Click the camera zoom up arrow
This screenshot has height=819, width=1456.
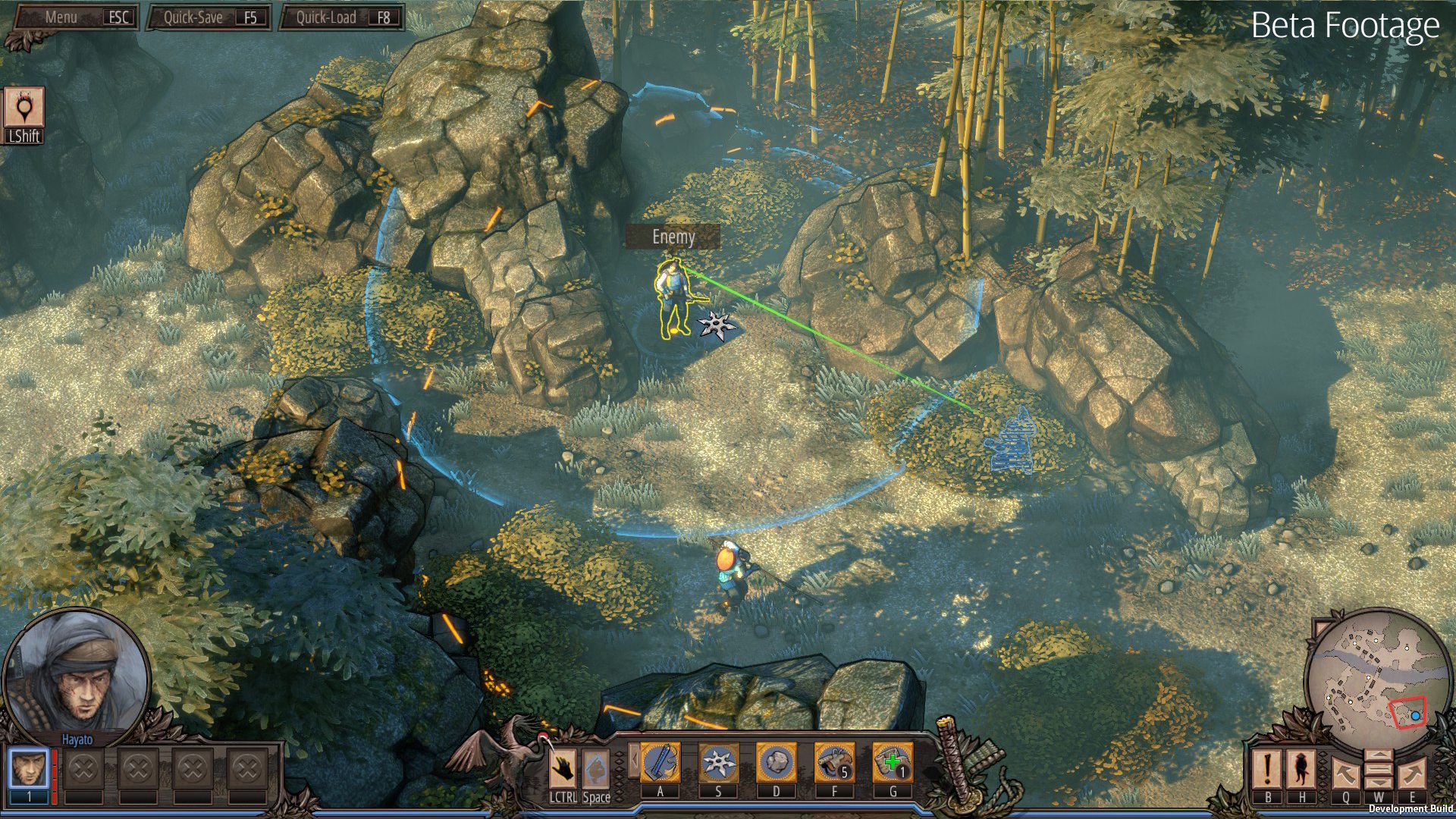click(1379, 757)
